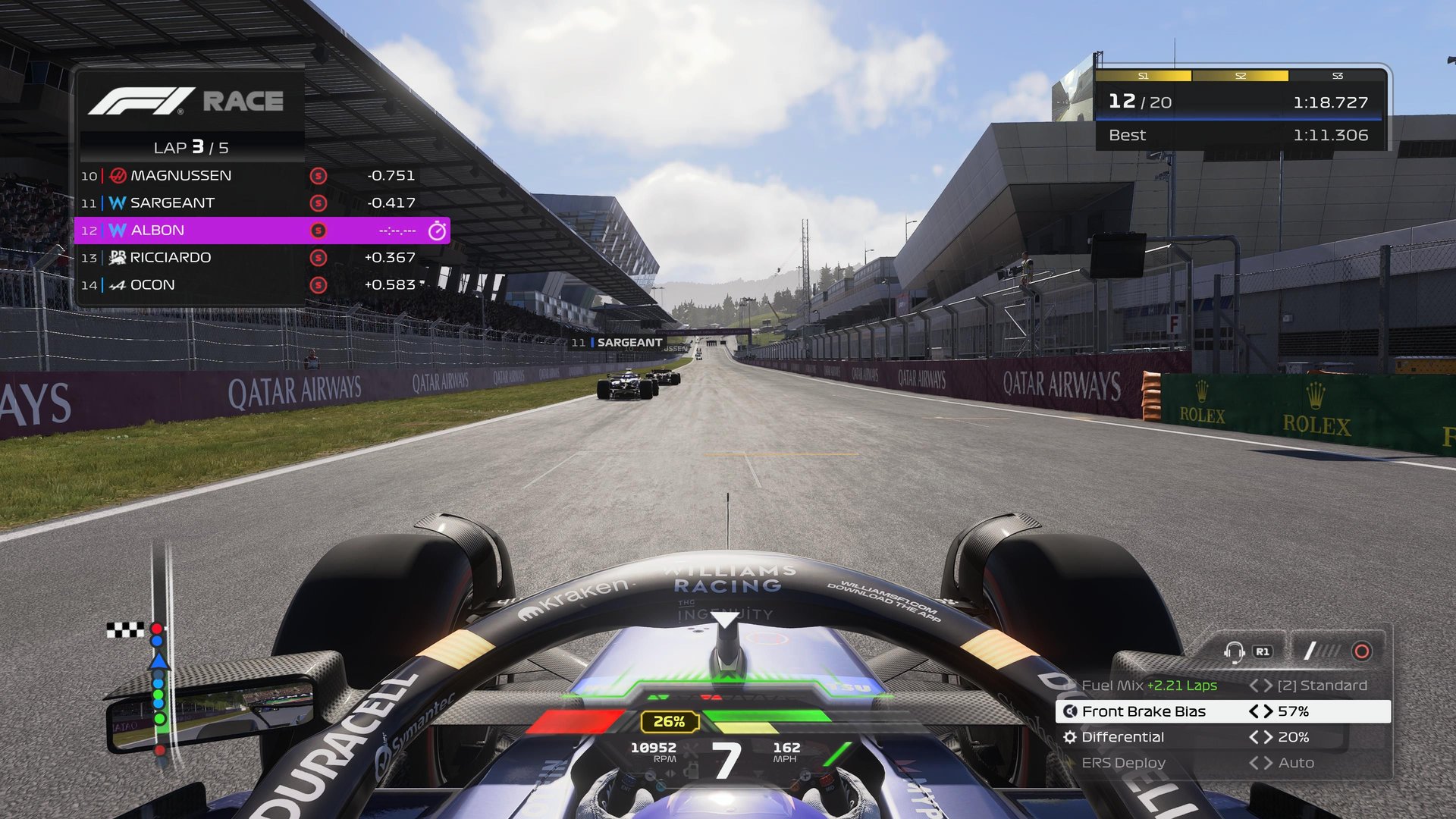This screenshot has width=1456, height=819.
Task: Click the right chevron to increase Front Brake Bias
Action: 1267,711
